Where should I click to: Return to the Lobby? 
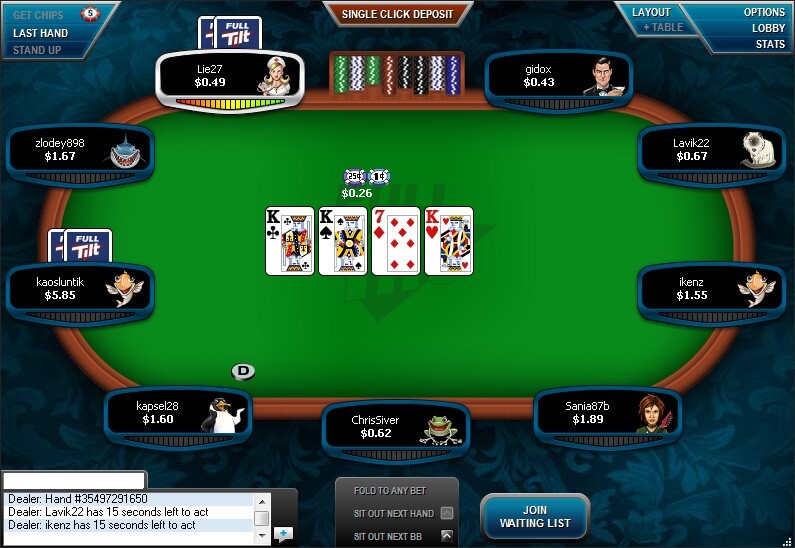coord(768,28)
